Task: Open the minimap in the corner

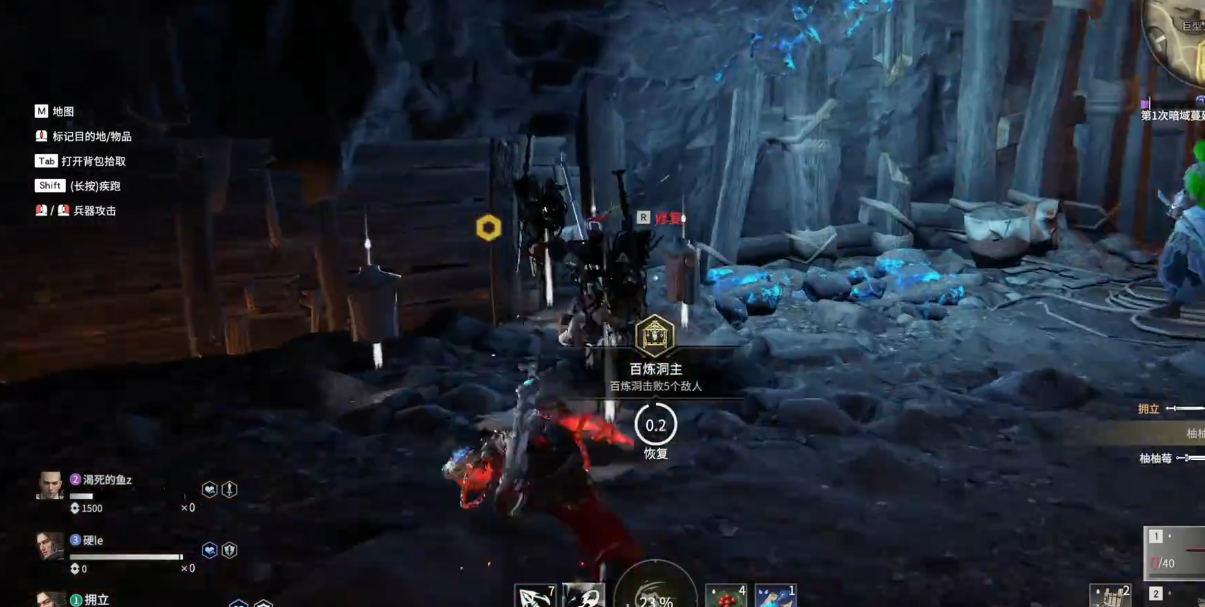Action: [x=1180, y=40]
